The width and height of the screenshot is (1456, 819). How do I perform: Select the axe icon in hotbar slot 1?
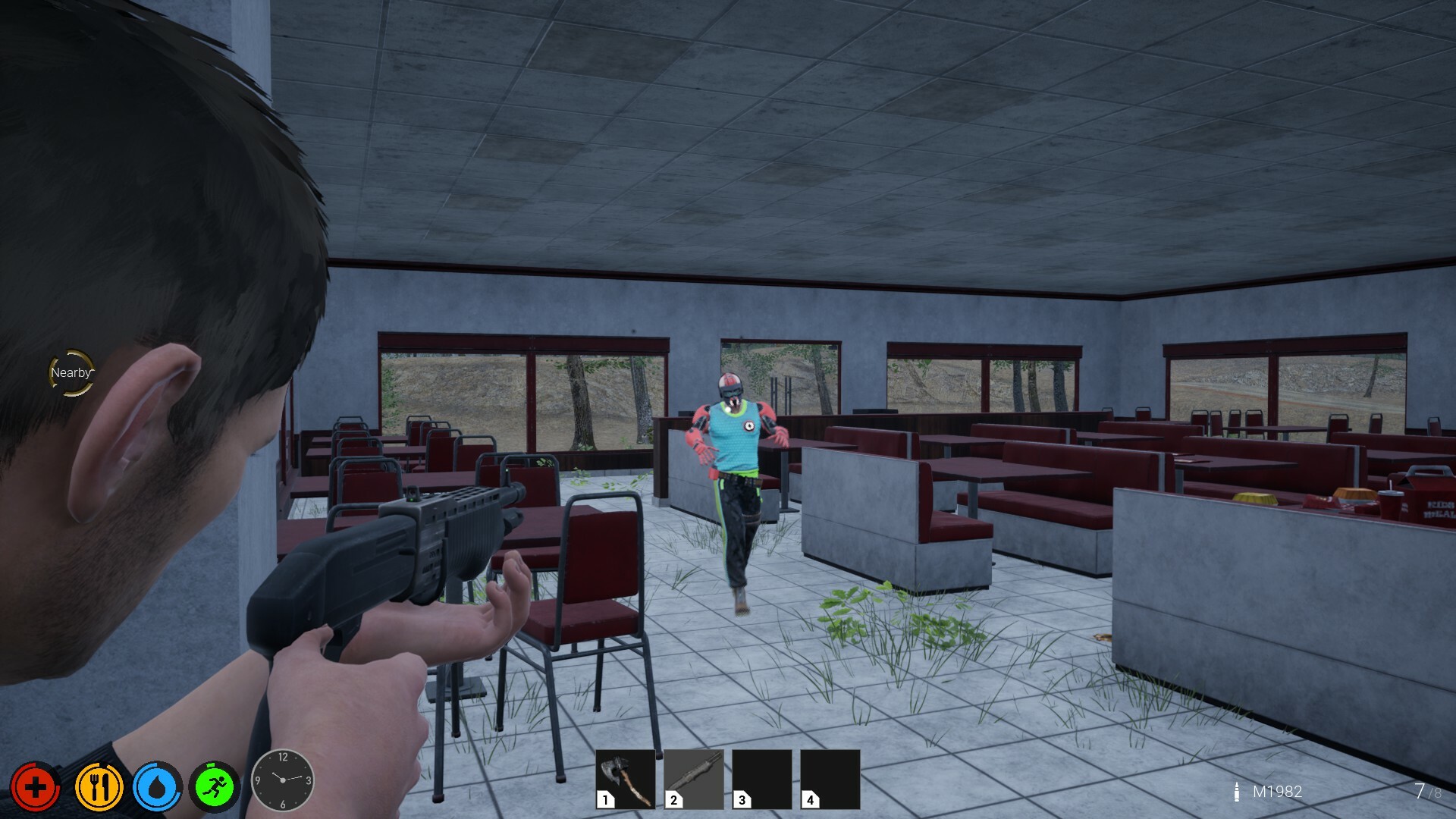point(623,780)
